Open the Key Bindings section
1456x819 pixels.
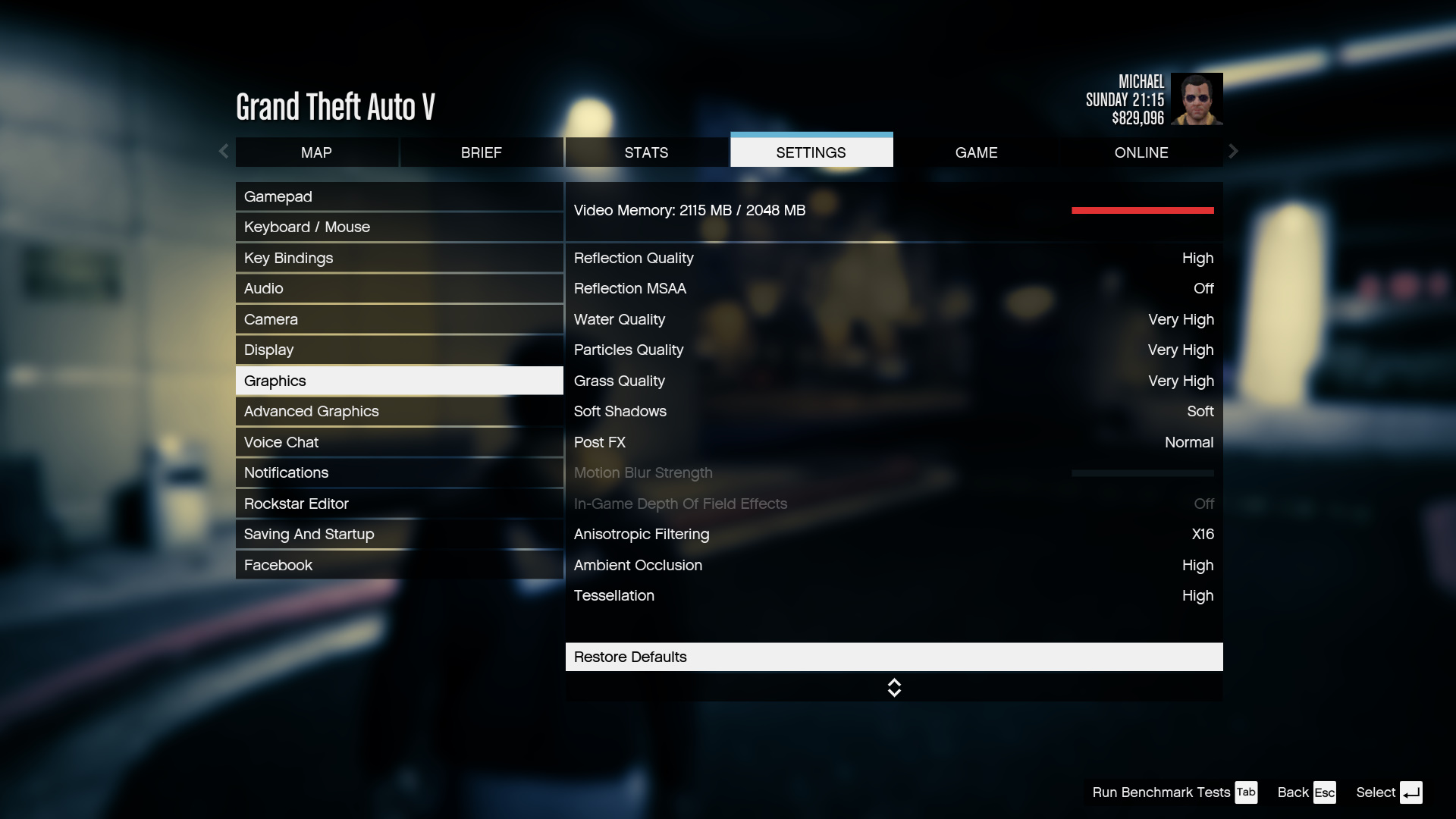coord(399,258)
